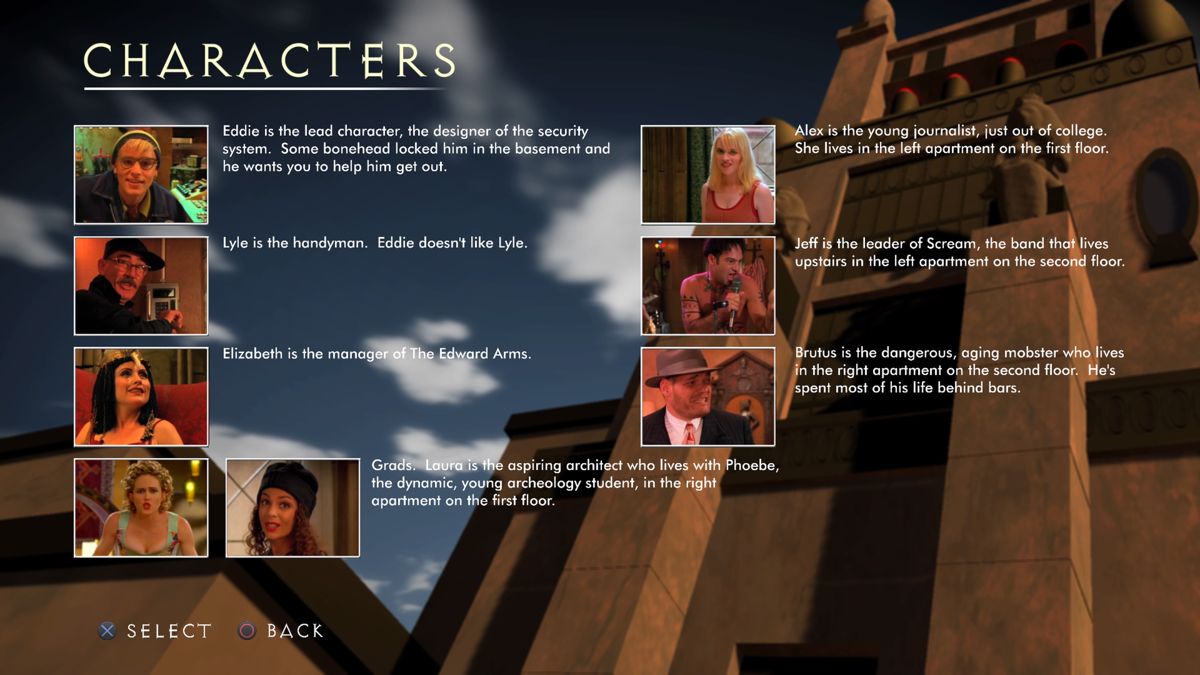Screen dimensions: 1200x675
Task: Select Jeff the band leader's thumbnail
Action: click(x=708, y=285)
